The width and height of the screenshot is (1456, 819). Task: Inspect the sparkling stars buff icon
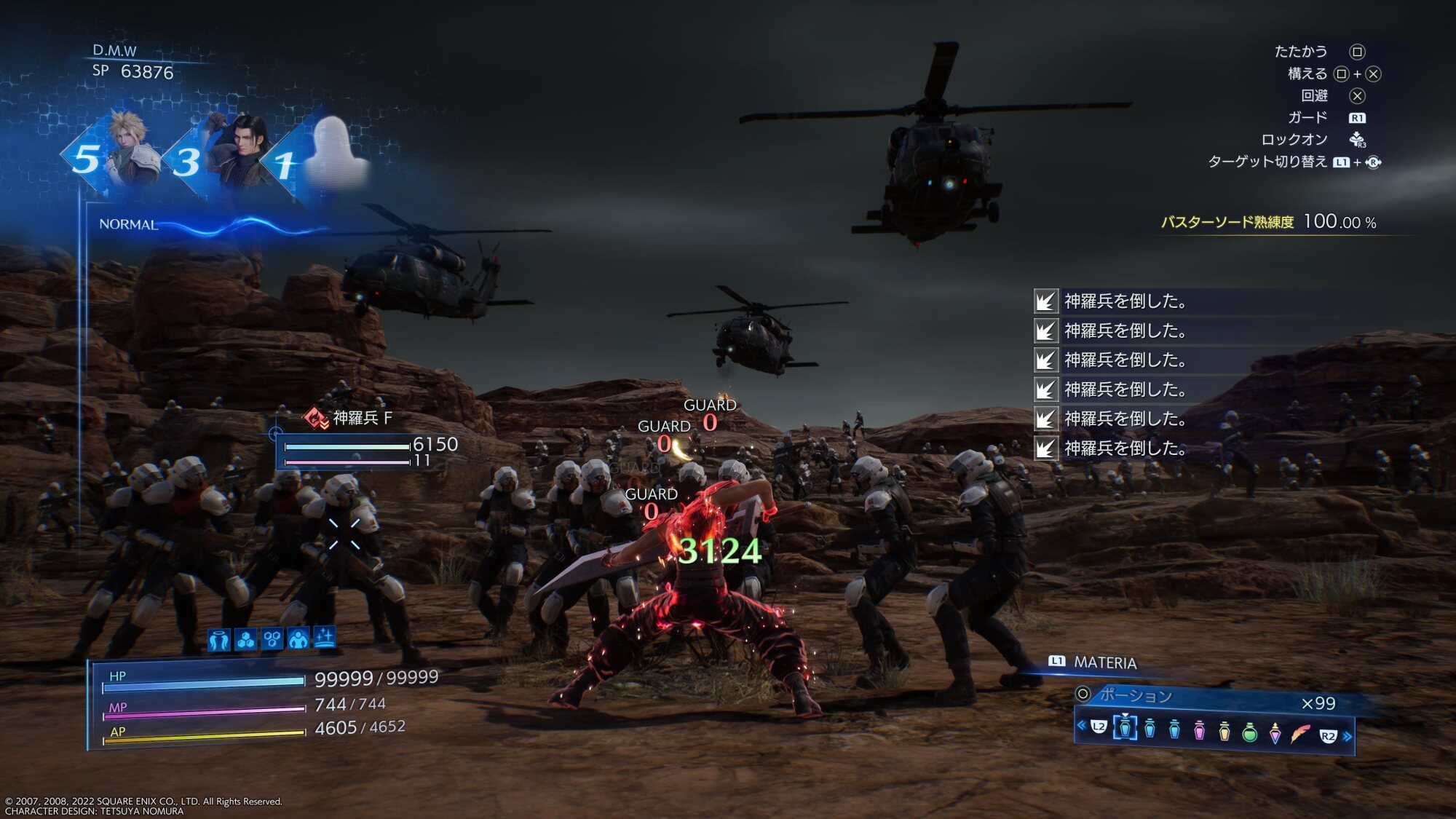(x=325, y=637)
